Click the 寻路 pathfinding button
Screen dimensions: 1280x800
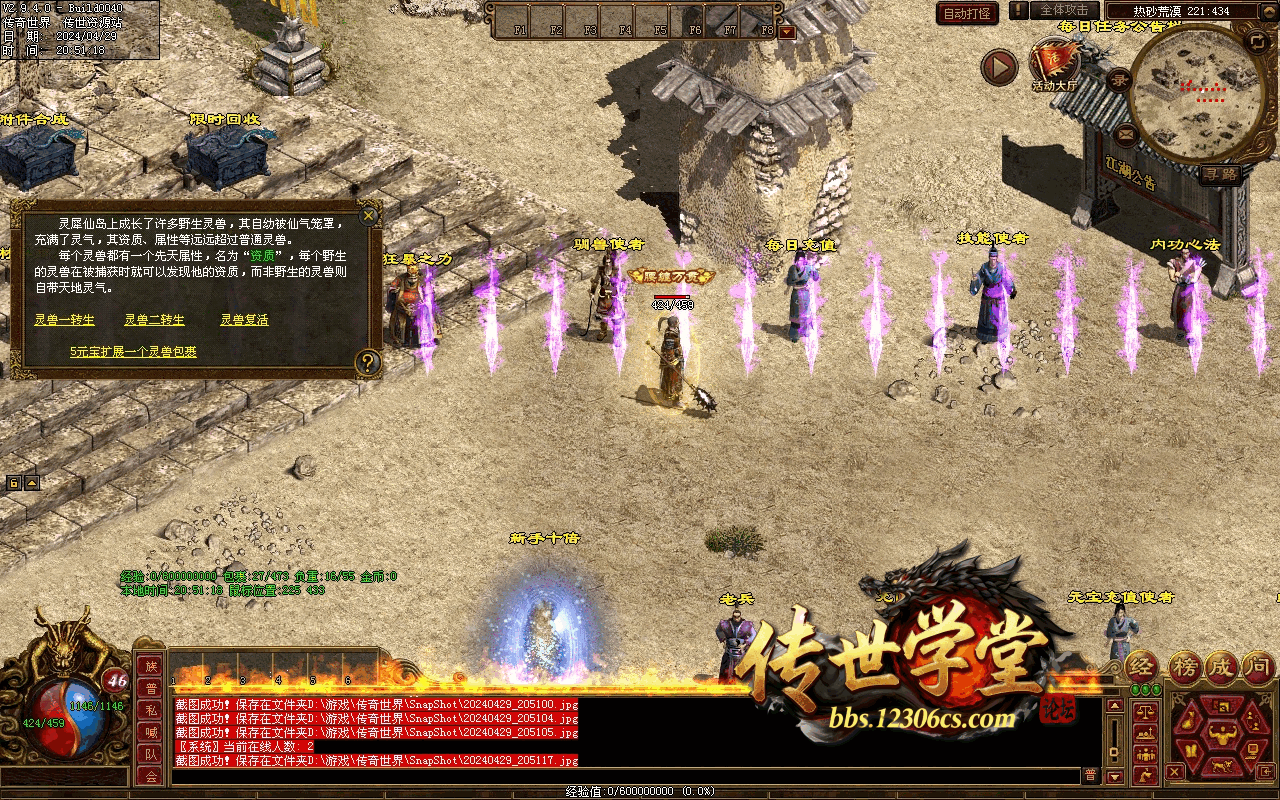pos(1219,173)
